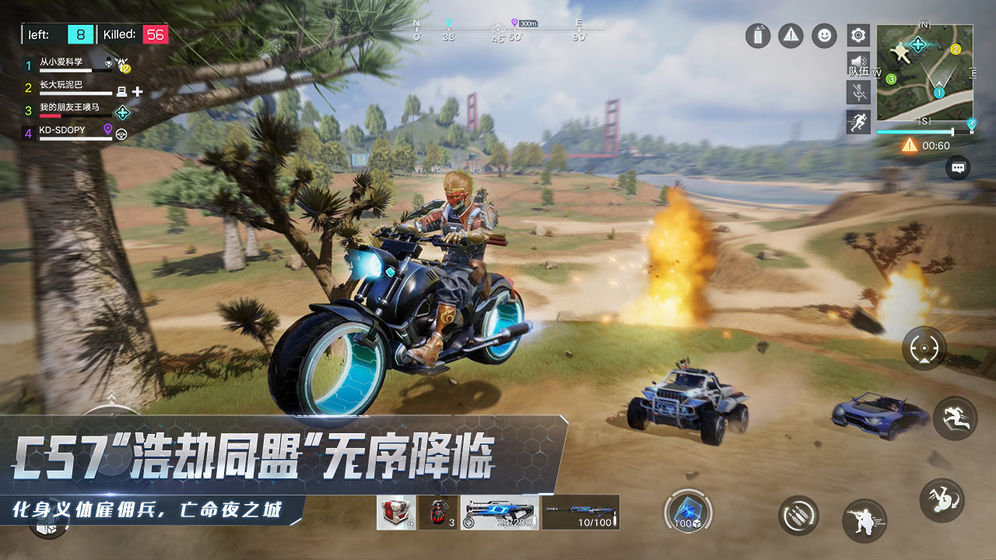996x560 pixels.
Task: Use the spray can icon
Action: (x=758, y=36)
